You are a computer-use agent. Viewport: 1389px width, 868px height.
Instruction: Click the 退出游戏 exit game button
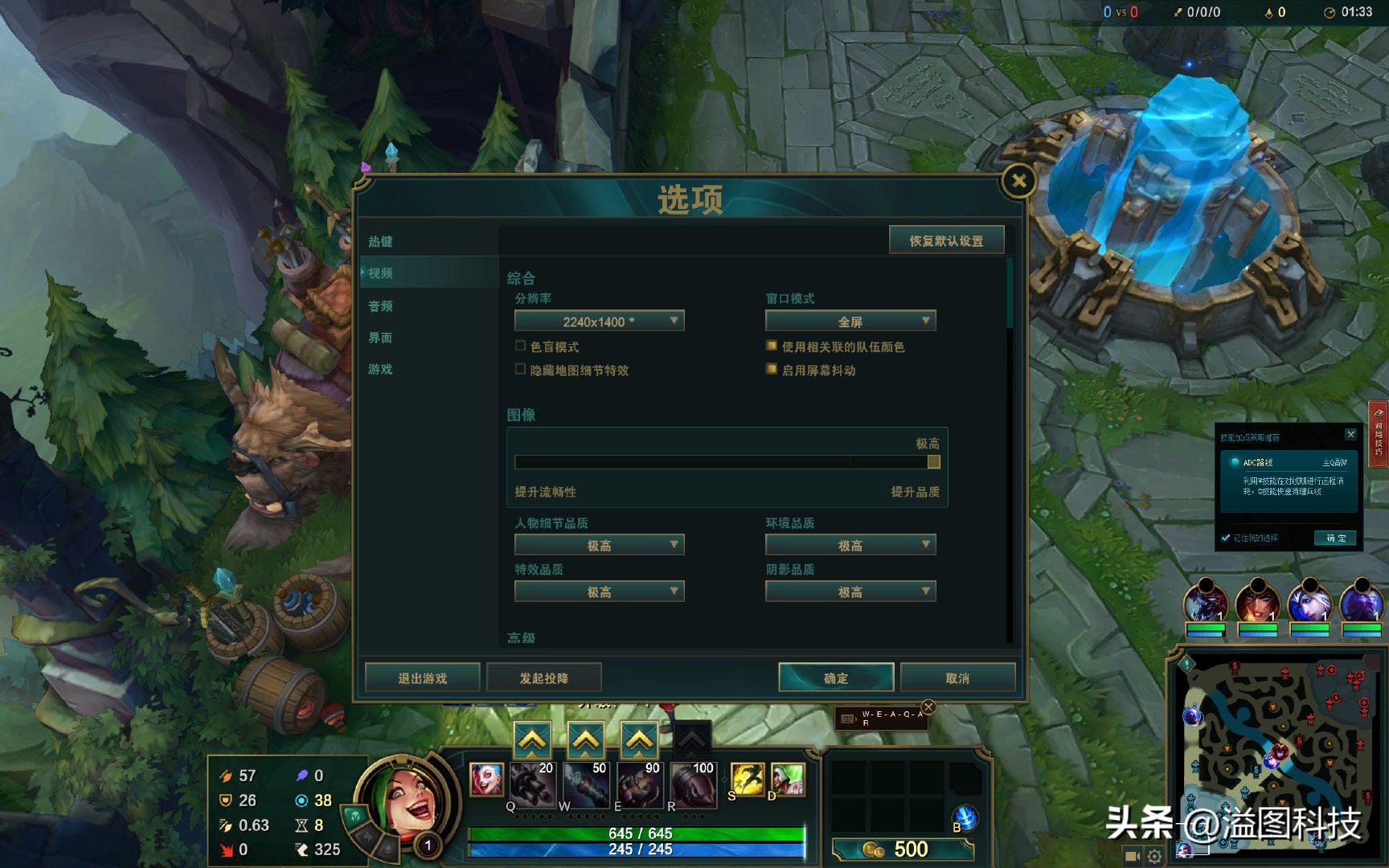coord(423,678)
